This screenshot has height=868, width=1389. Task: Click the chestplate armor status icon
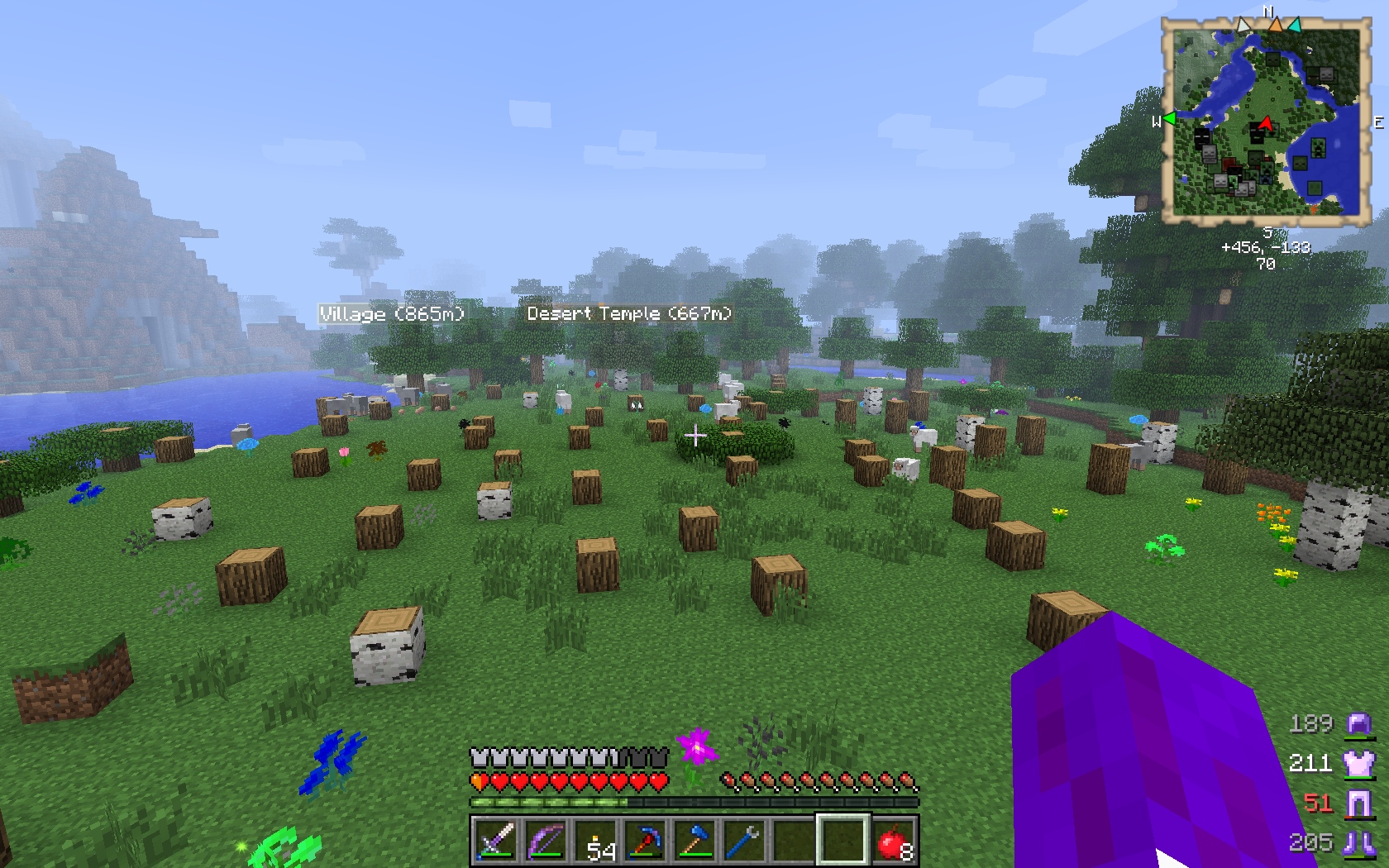click(x=1358, y=762)
